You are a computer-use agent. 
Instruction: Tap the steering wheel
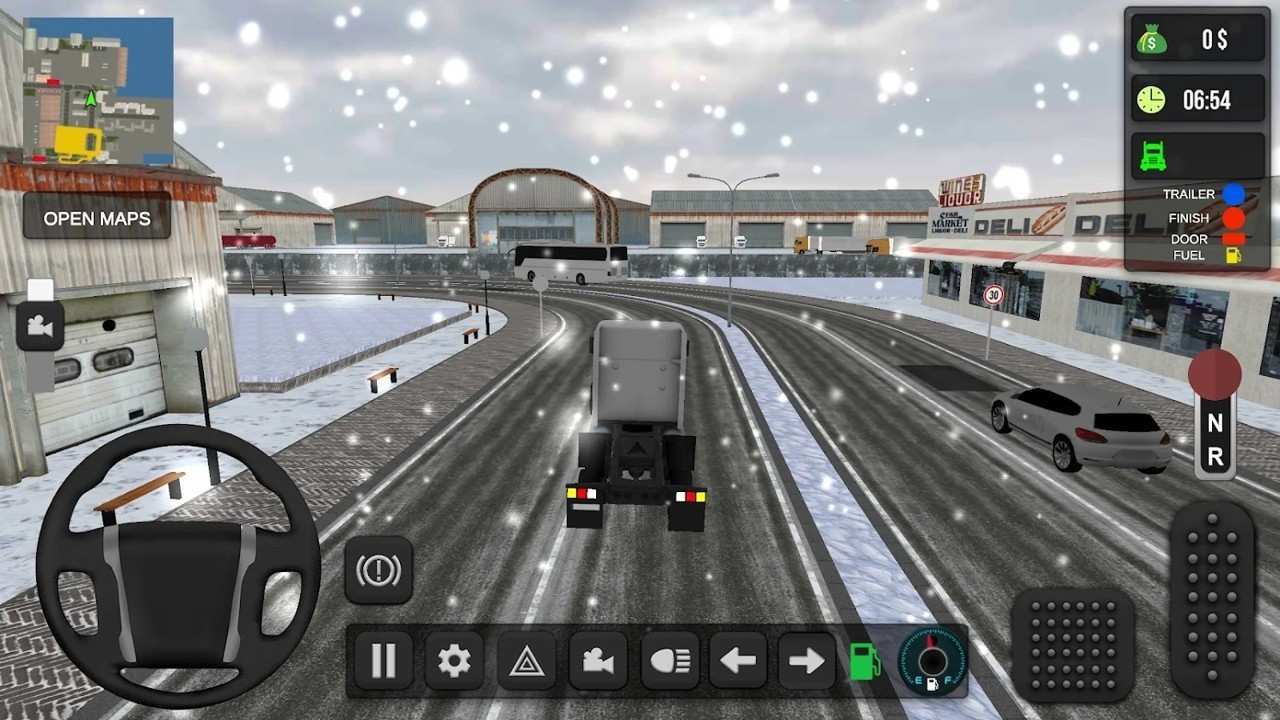click(x=178, y=566)
